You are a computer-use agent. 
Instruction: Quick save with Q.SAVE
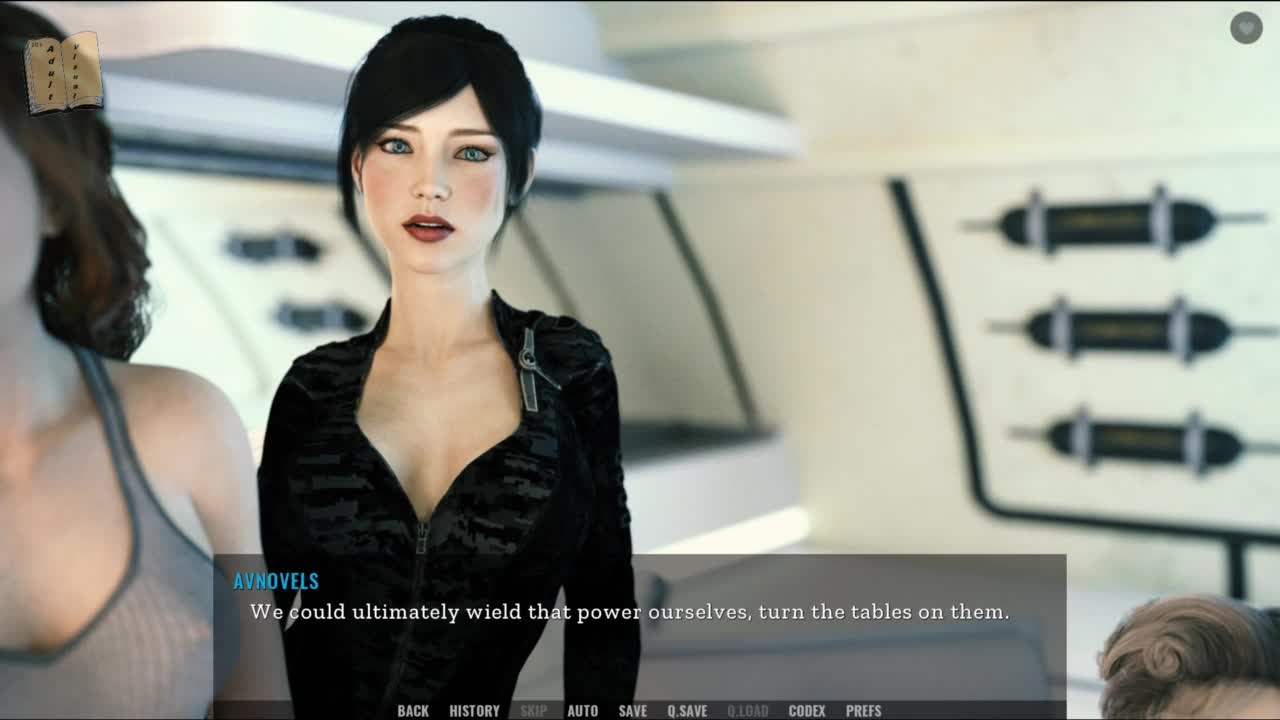click(687, 711)
